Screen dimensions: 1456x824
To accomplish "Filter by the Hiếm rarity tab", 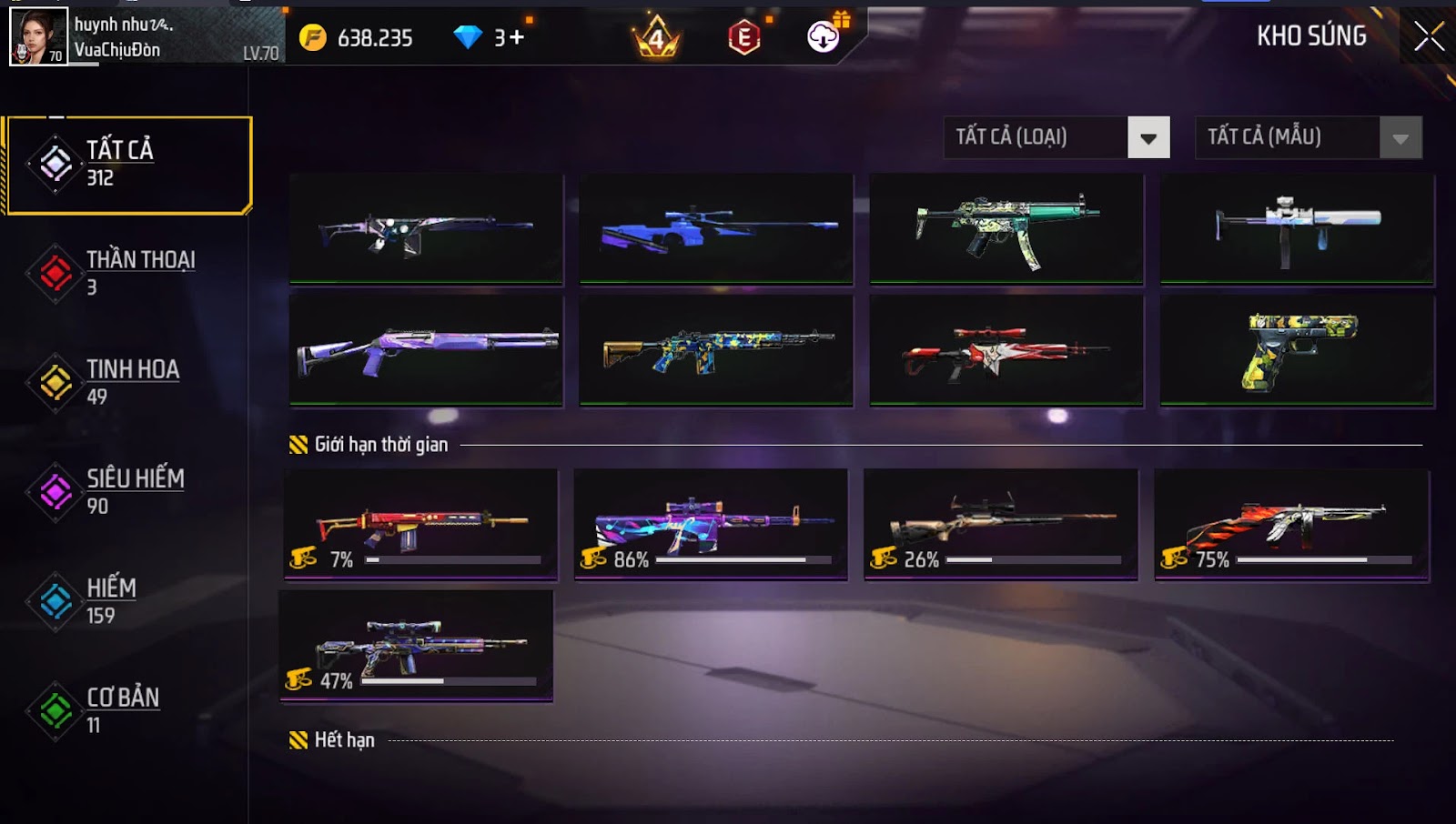I will pos(127,601).
